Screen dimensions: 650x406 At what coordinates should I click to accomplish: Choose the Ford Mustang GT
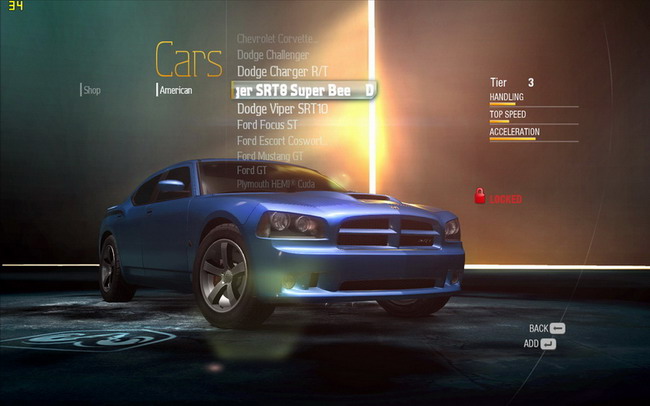[270, 156]
